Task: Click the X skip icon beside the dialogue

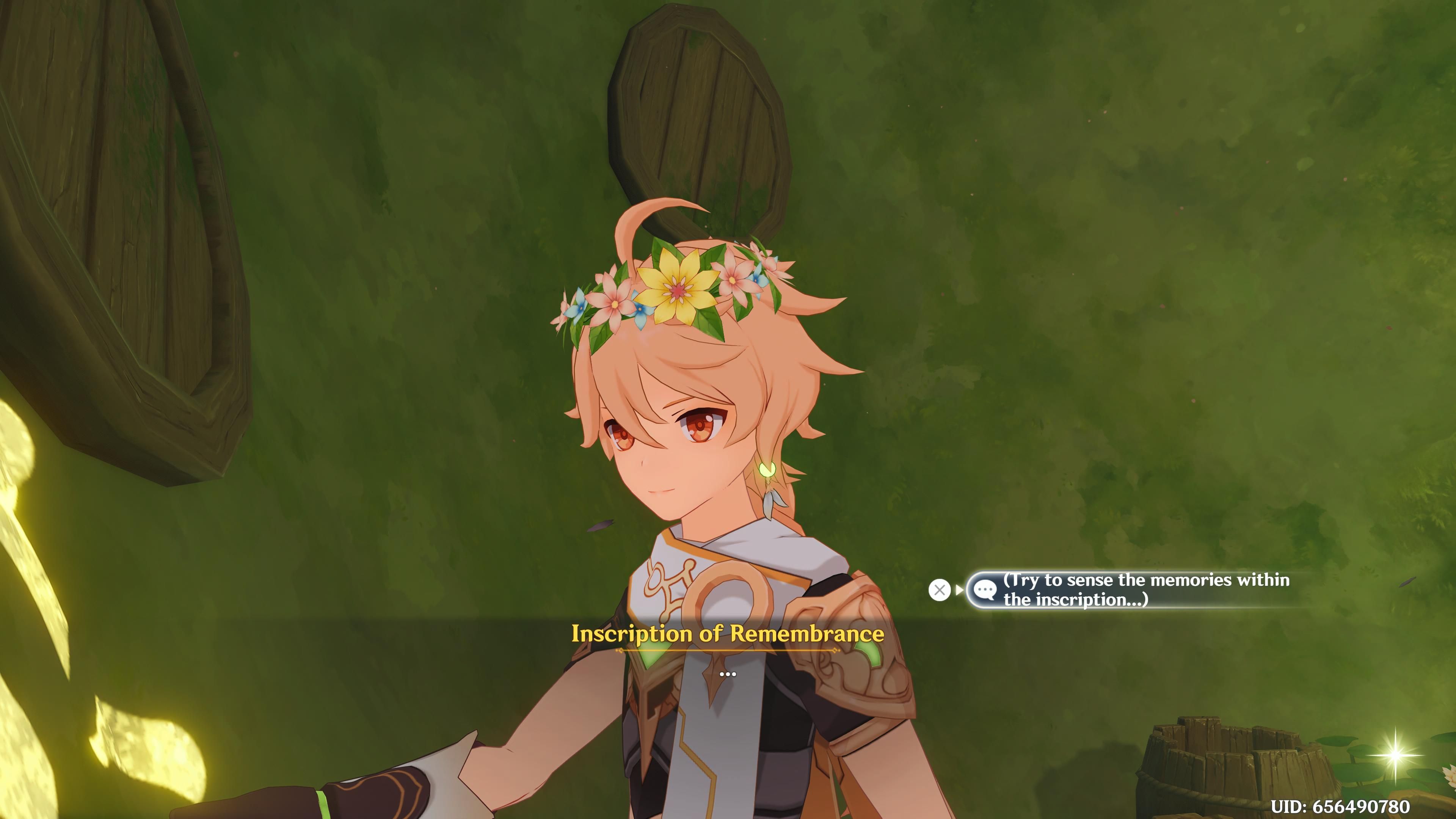Action: [x=940, y=590]
